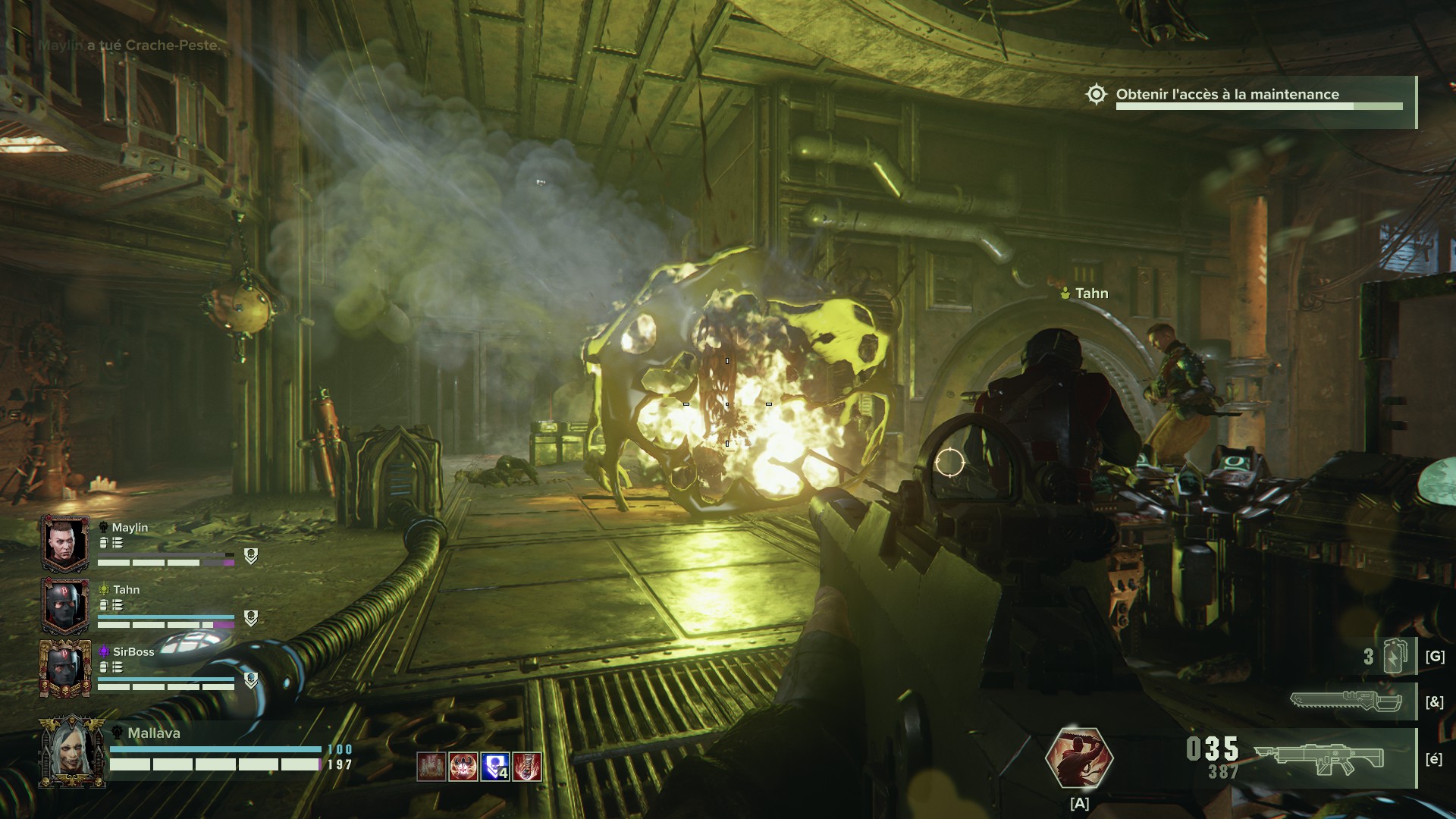
Task: Click the faded red leftmost buff icon
Action: pos(431,767)
